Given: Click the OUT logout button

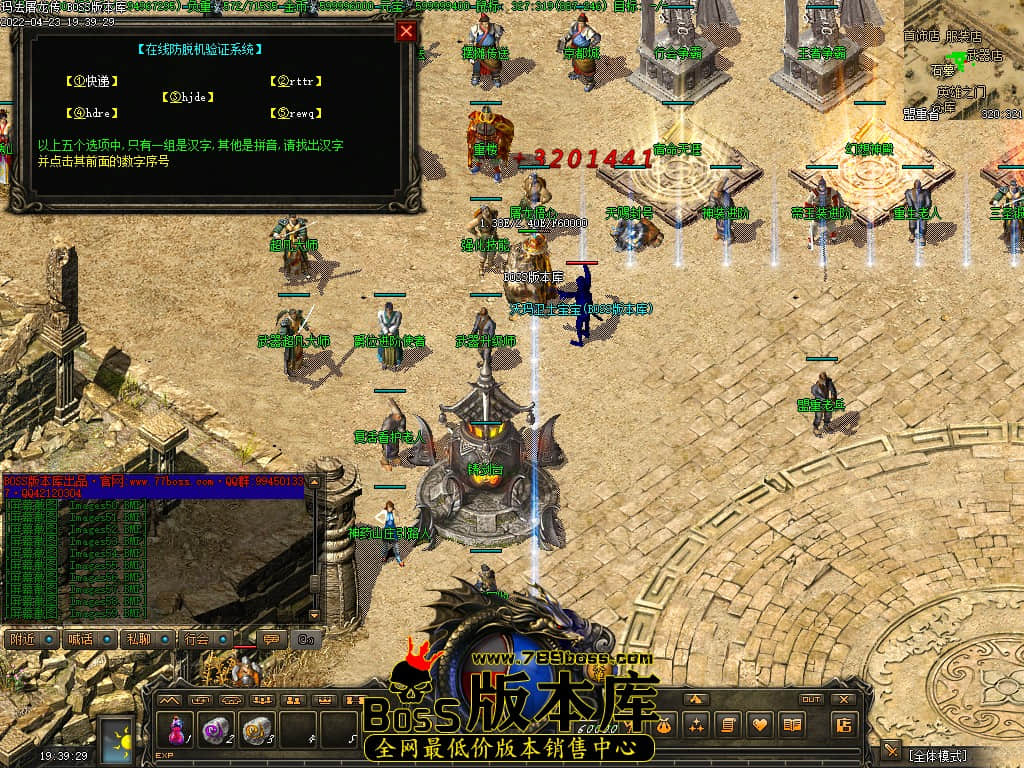Looking at the screenshot, I should [x=811, y=699].
